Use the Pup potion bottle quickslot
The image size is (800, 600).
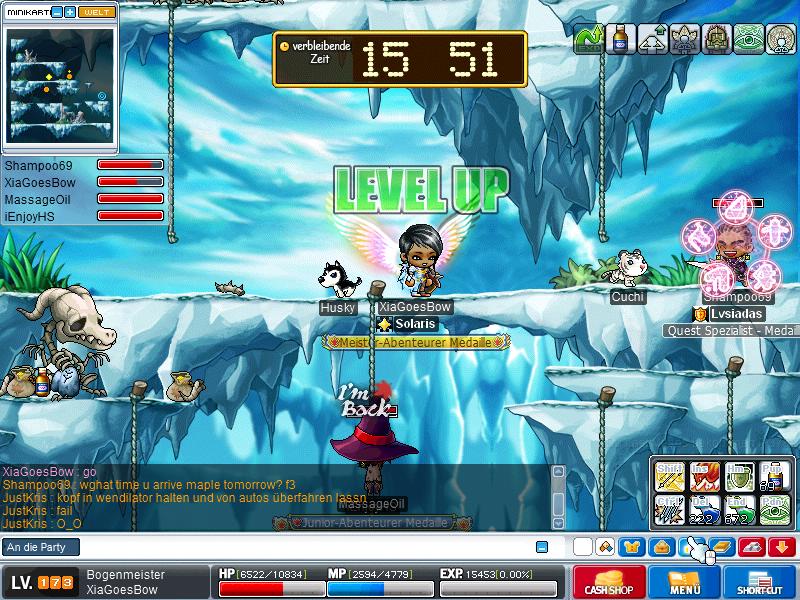[x=773, y=476]
